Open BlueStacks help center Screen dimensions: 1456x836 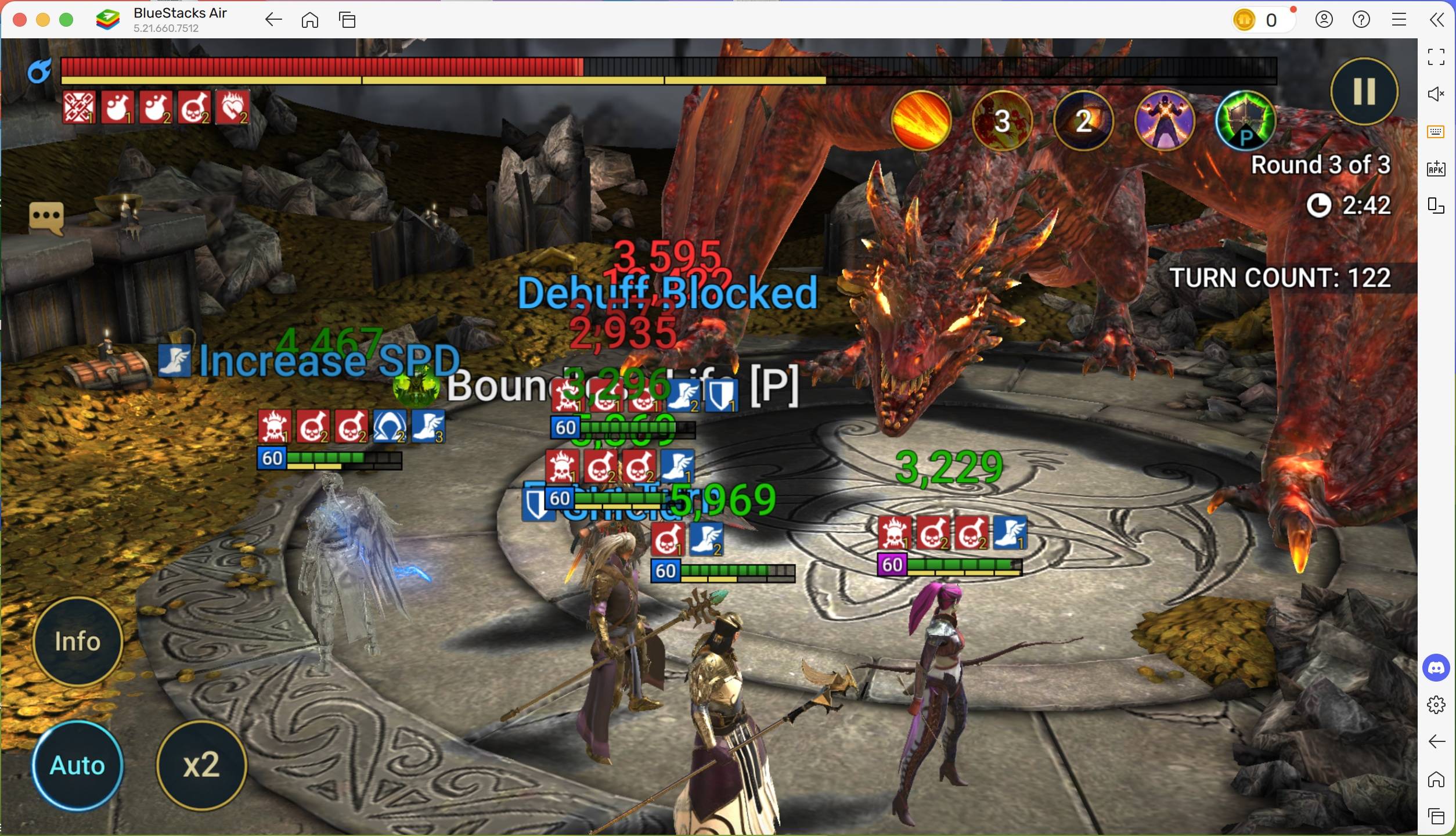(x=1361, y=19)
